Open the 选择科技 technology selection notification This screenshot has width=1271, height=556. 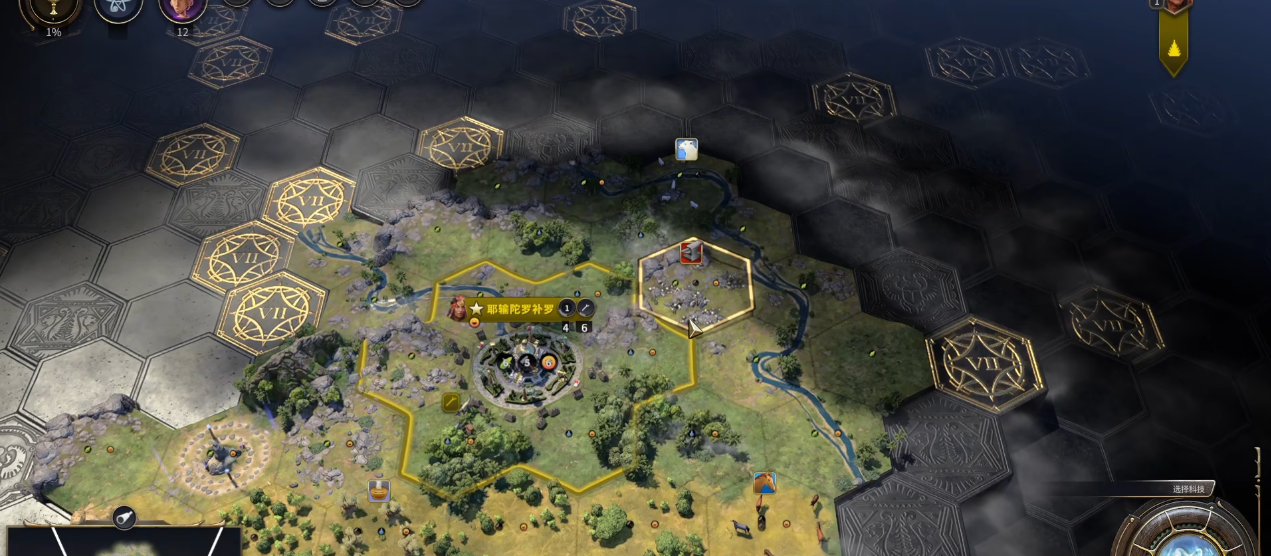coord(1192,489)
